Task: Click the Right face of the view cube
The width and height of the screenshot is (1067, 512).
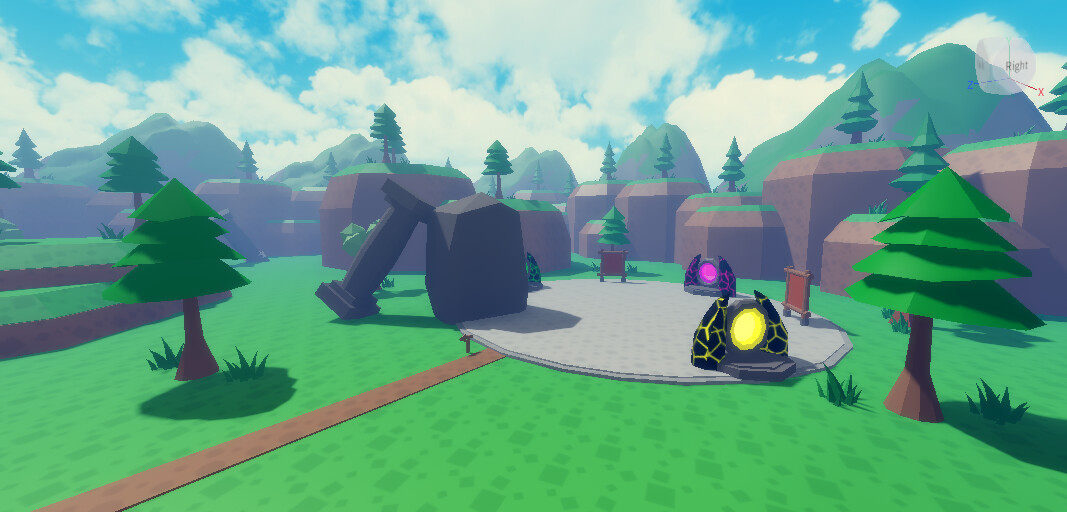Action: (x=1015, y=66)
